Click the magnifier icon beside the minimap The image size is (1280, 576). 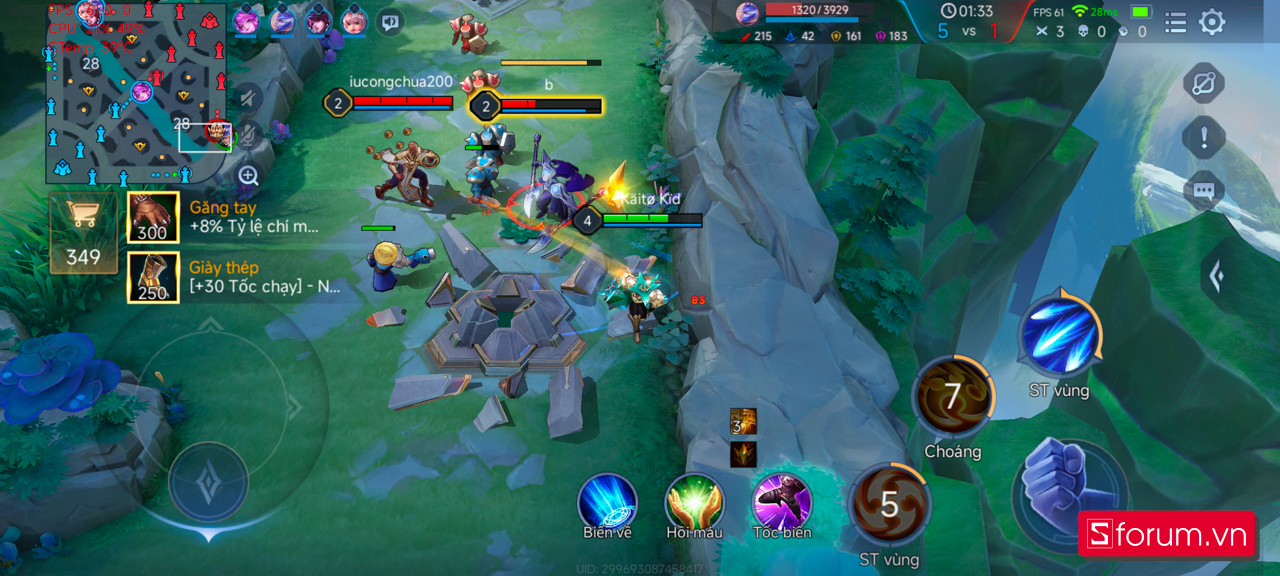tap(249, 176)
